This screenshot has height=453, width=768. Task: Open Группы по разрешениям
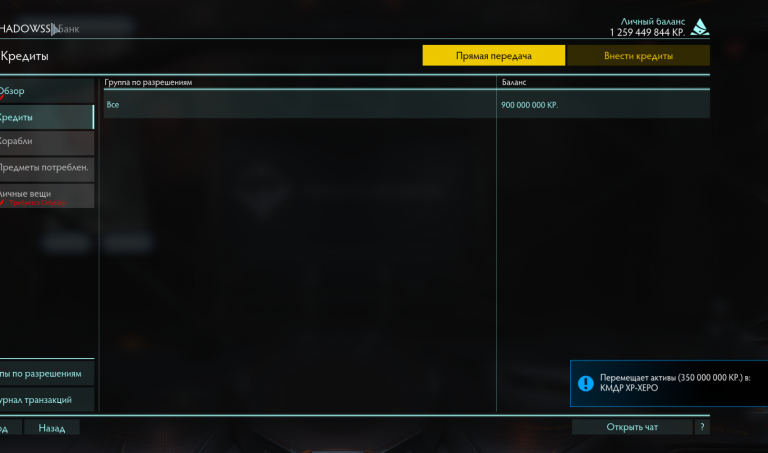pos(46,373)
